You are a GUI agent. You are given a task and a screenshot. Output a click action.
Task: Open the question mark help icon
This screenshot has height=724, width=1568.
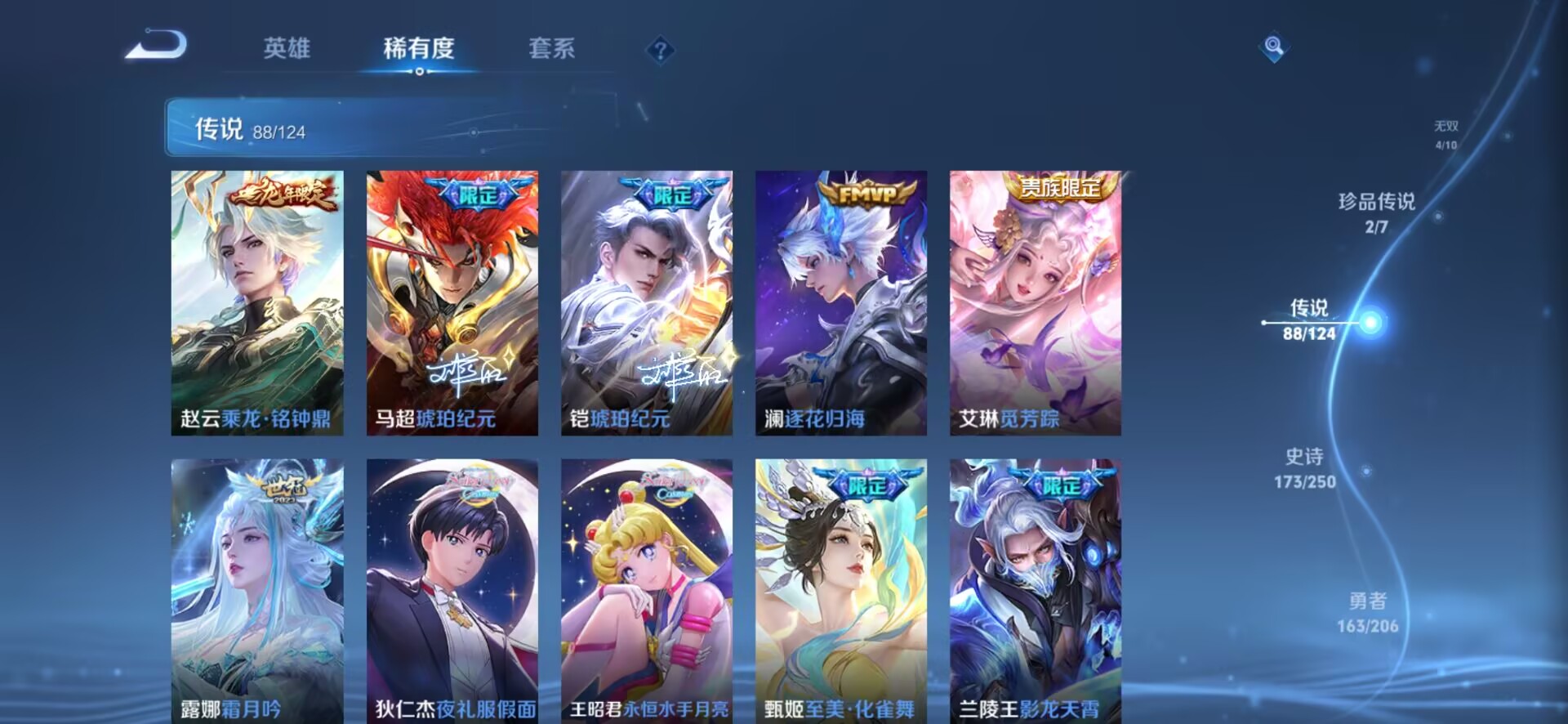660,51
